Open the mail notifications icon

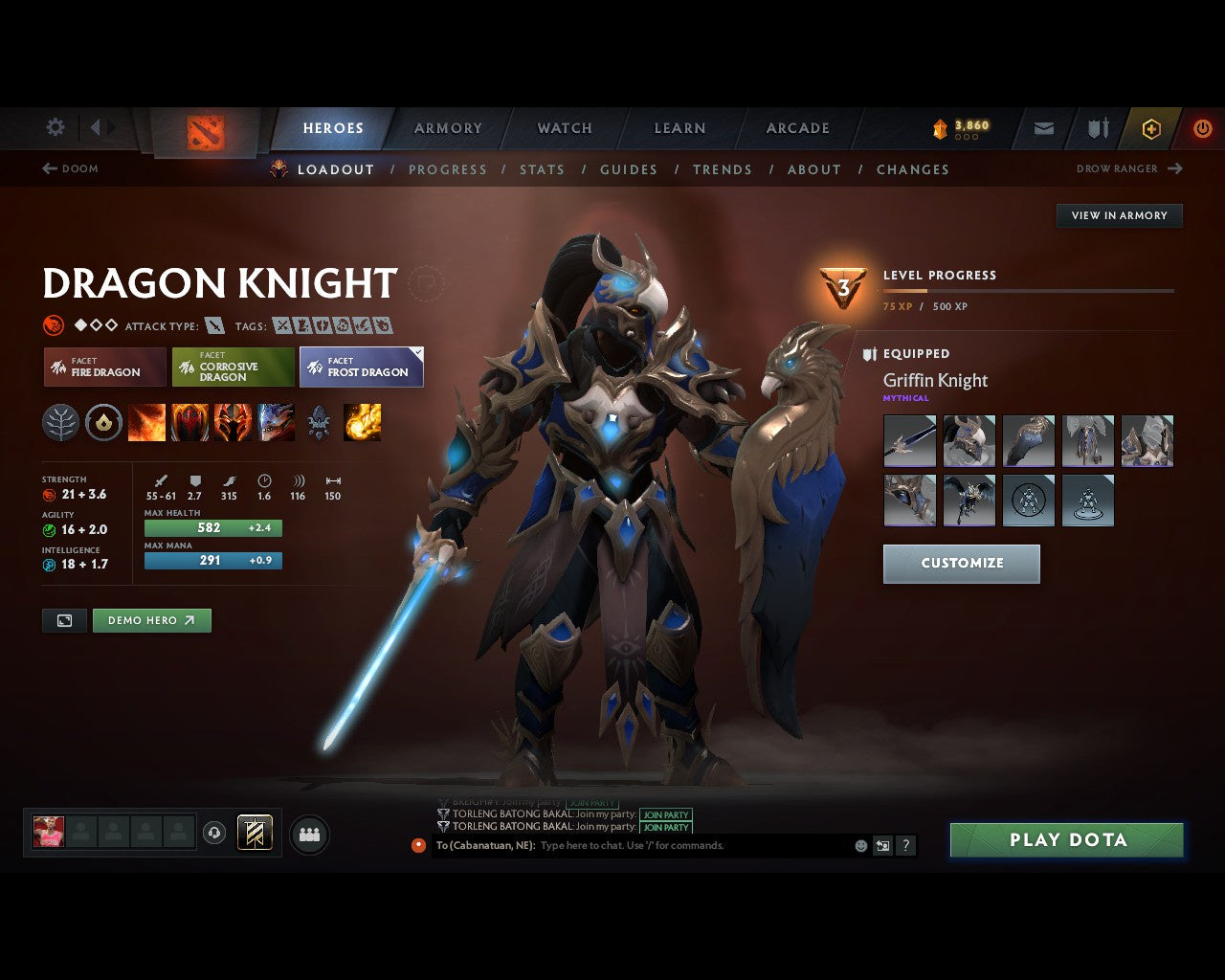(x=1042, y=128)
